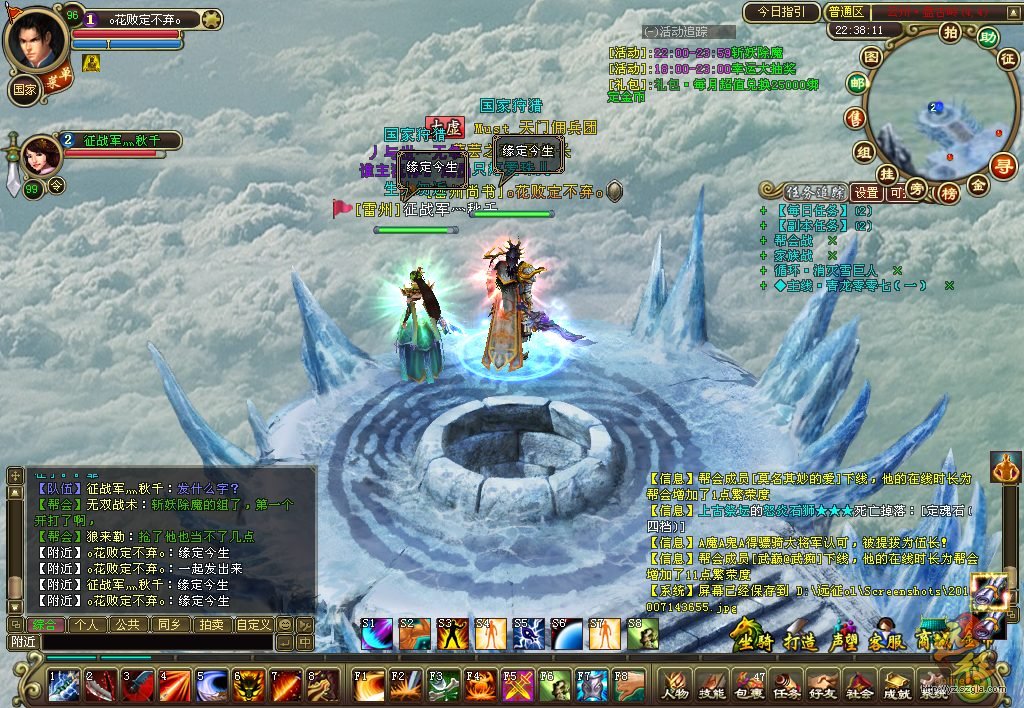Open the 好友 friends list
The width and height of the screenshot is (1024, 708).
822,686
